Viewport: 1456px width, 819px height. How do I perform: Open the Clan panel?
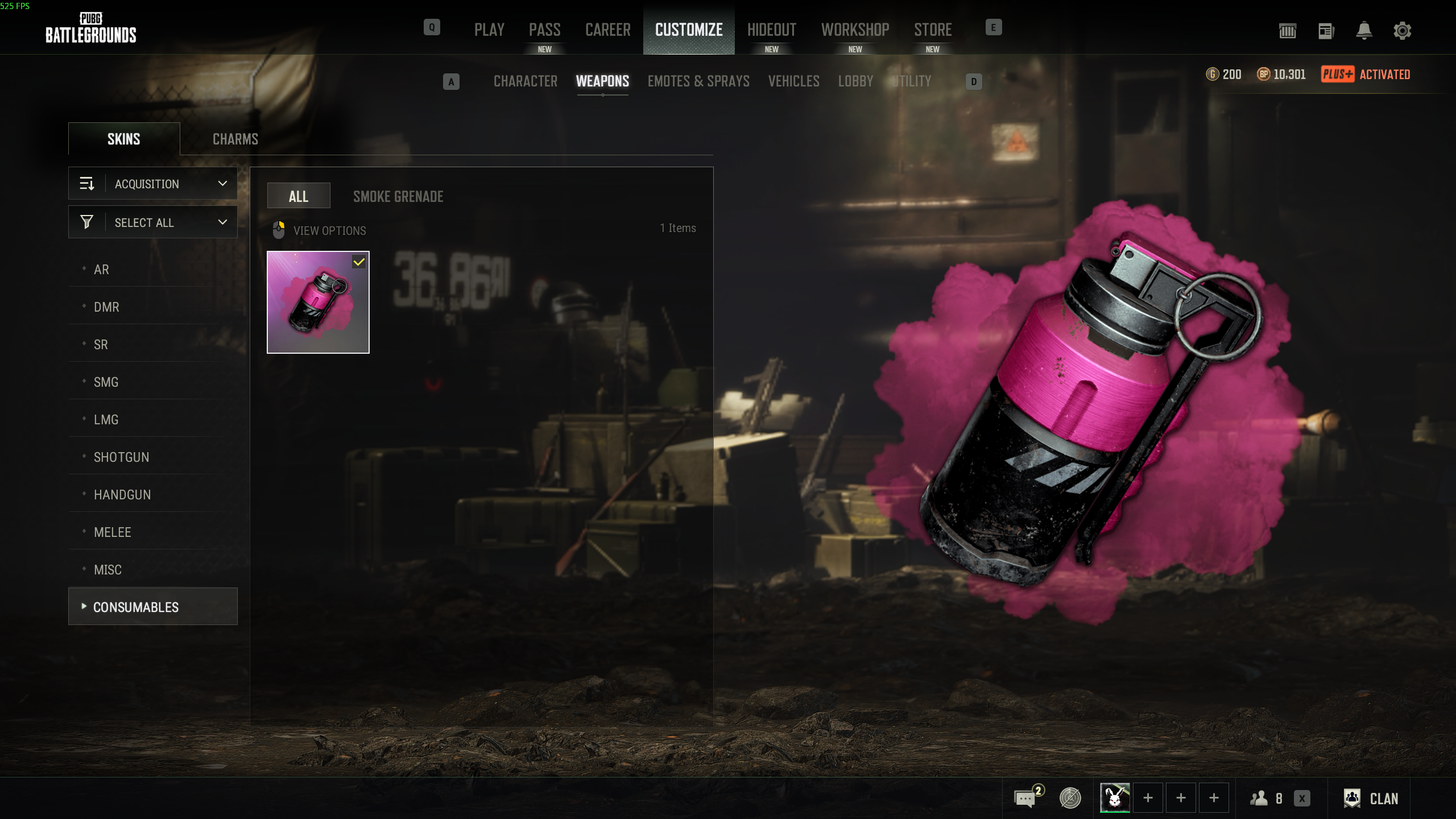click(1371, 799)
